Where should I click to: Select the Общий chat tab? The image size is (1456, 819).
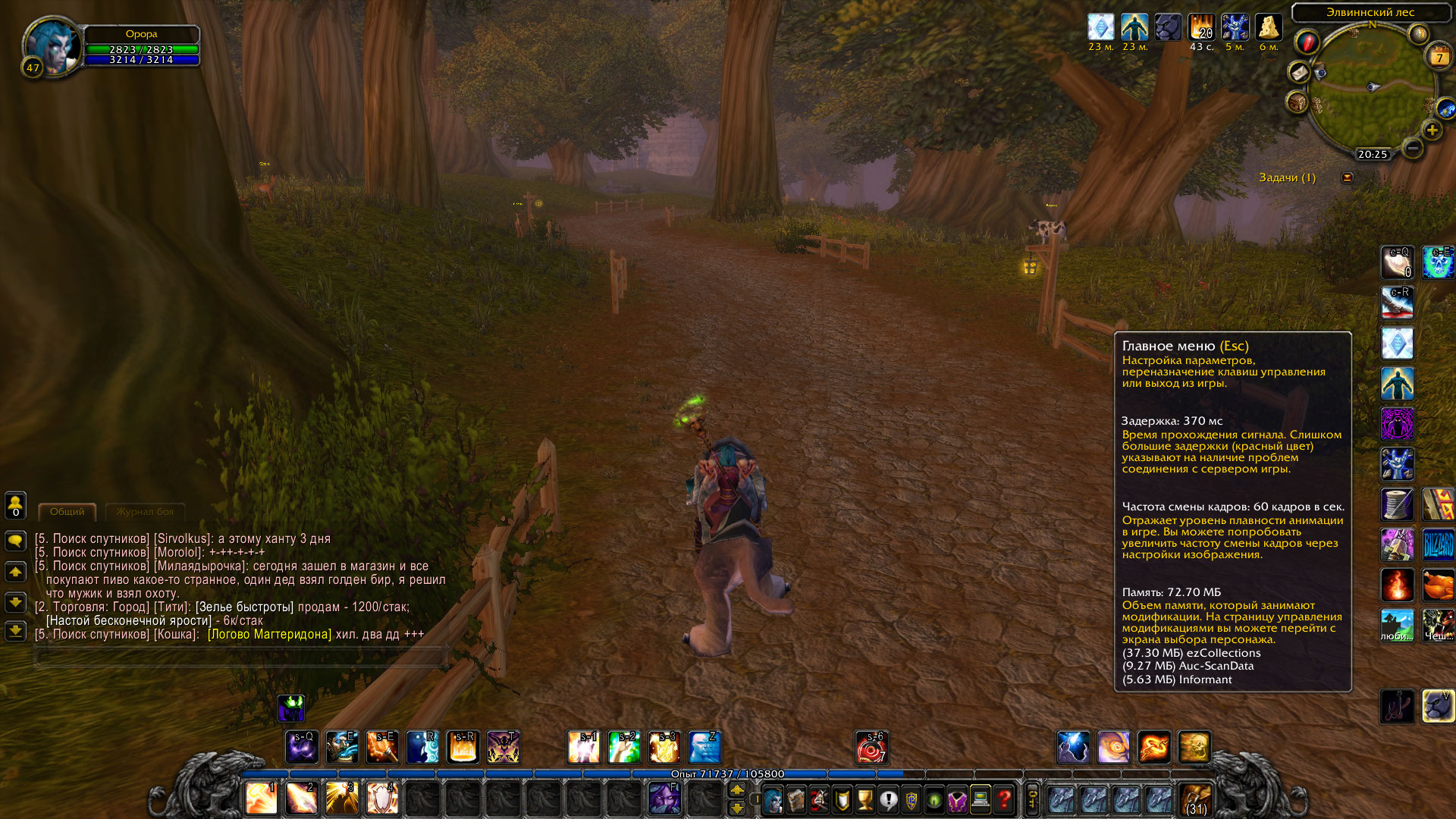67,511
